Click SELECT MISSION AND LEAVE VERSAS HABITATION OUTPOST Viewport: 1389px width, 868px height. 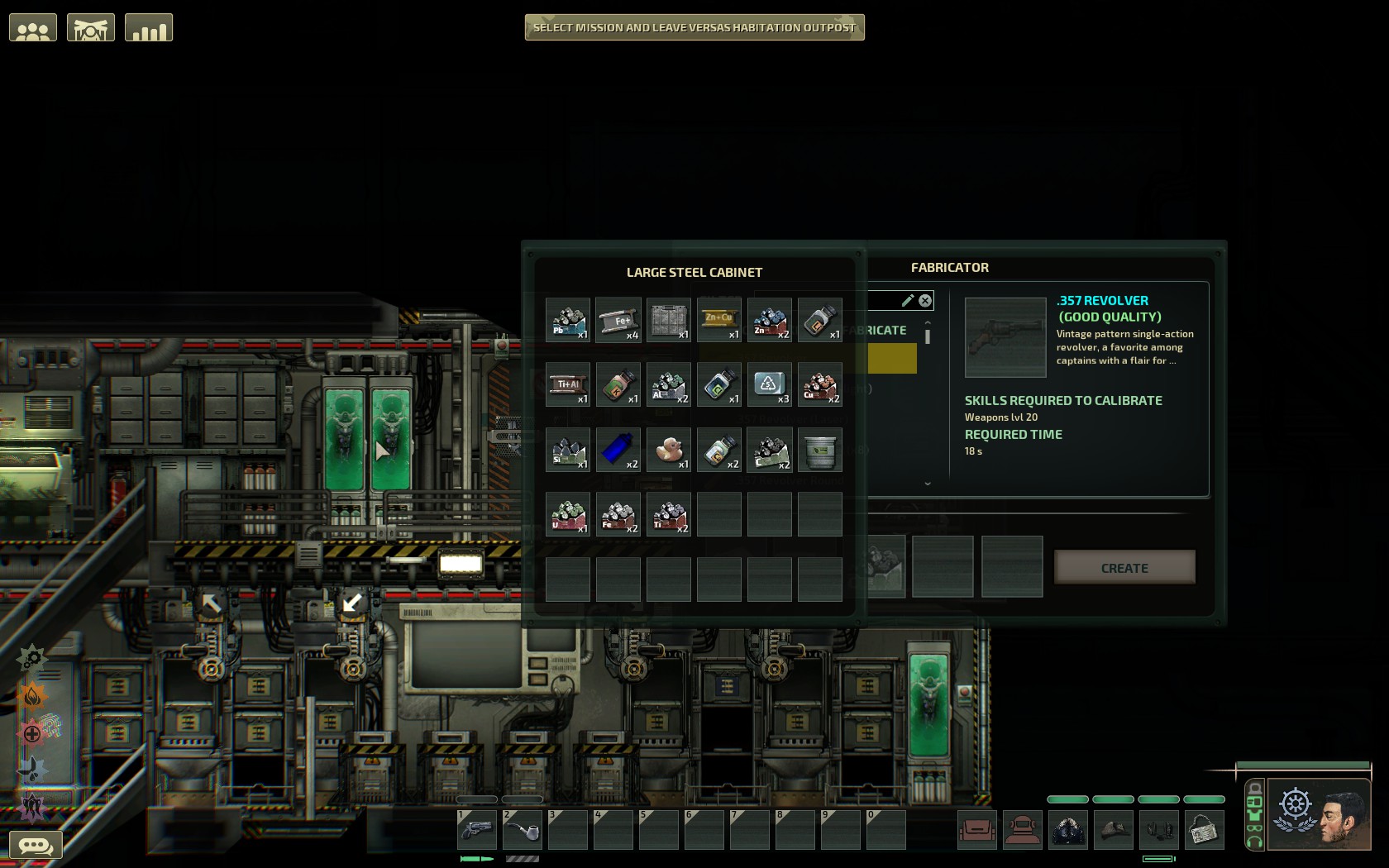click(694, 27)
